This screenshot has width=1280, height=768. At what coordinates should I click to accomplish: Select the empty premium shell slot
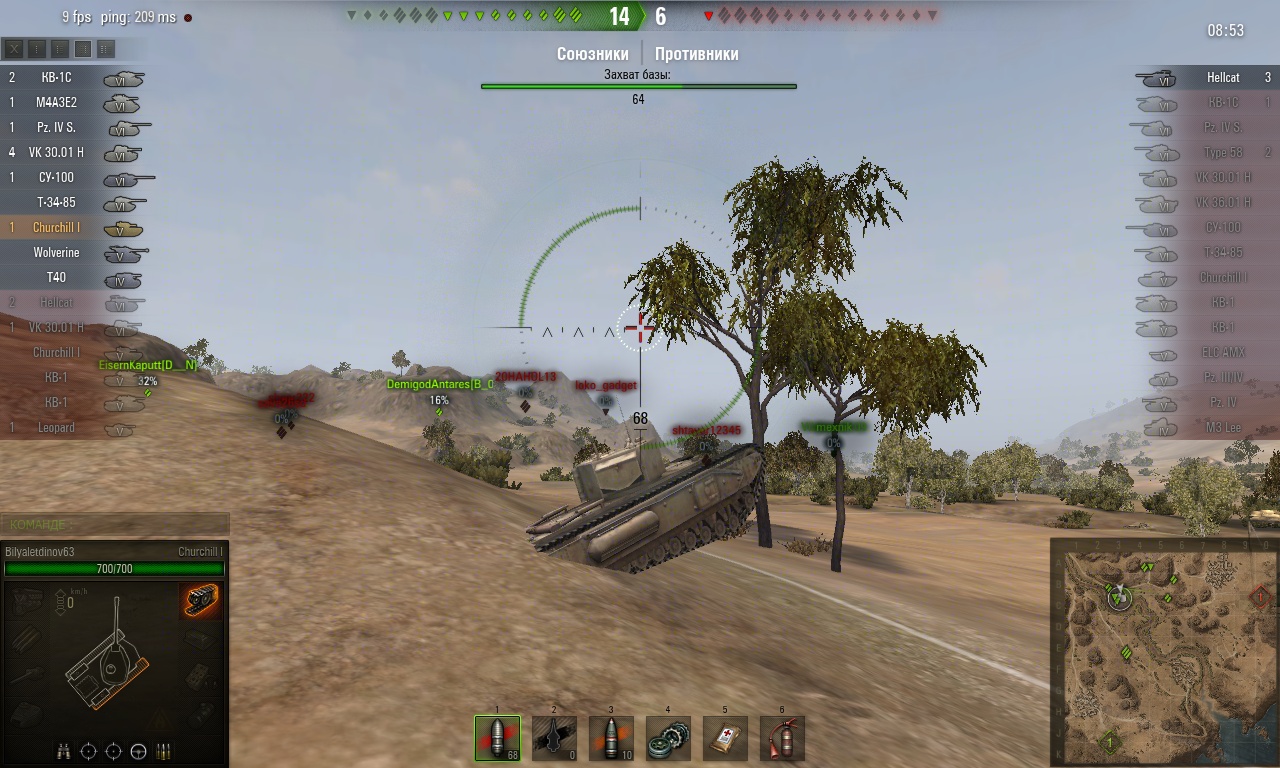(554, 738)
